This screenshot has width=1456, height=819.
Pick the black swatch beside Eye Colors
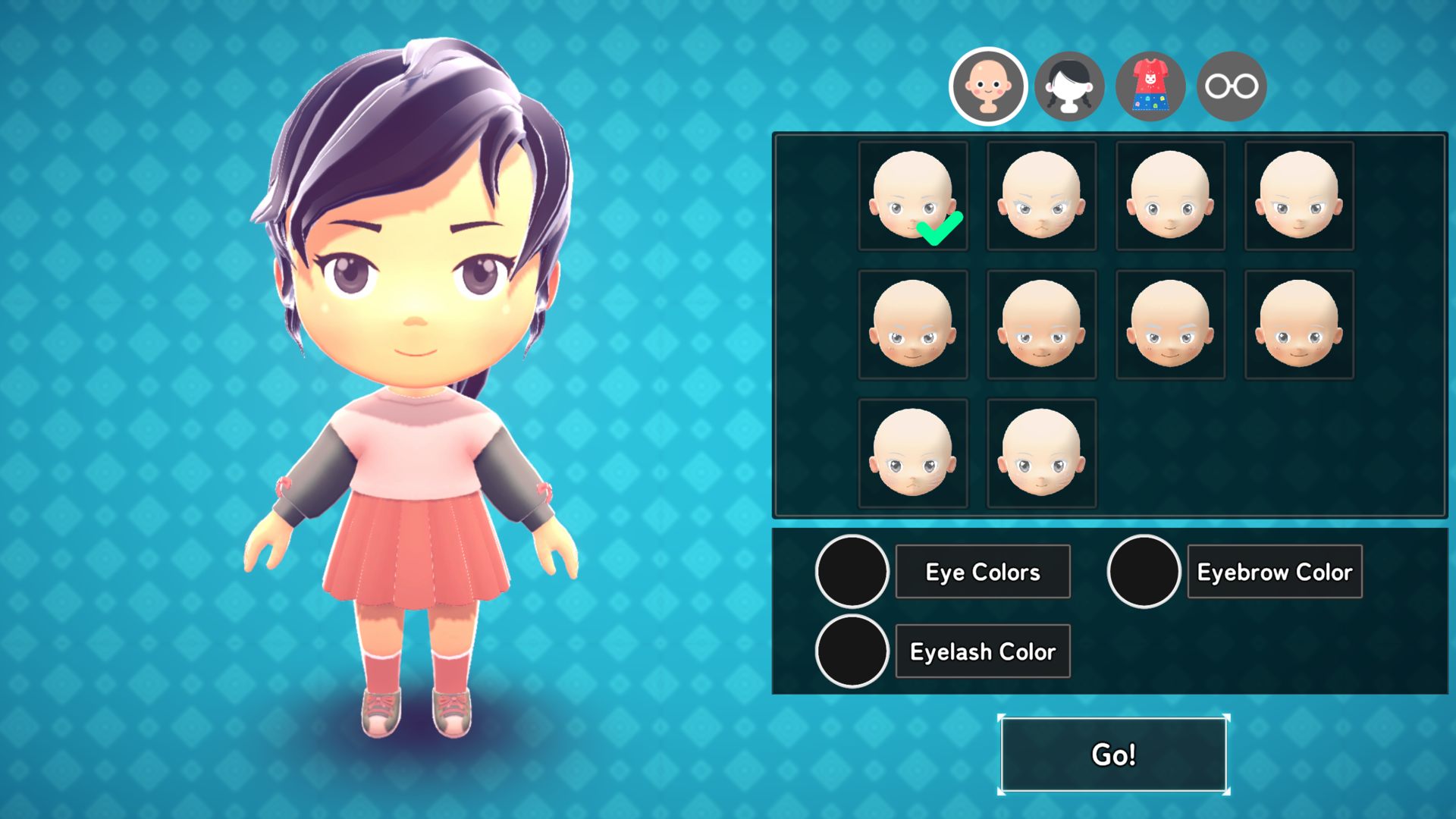[x=852, y=572]
